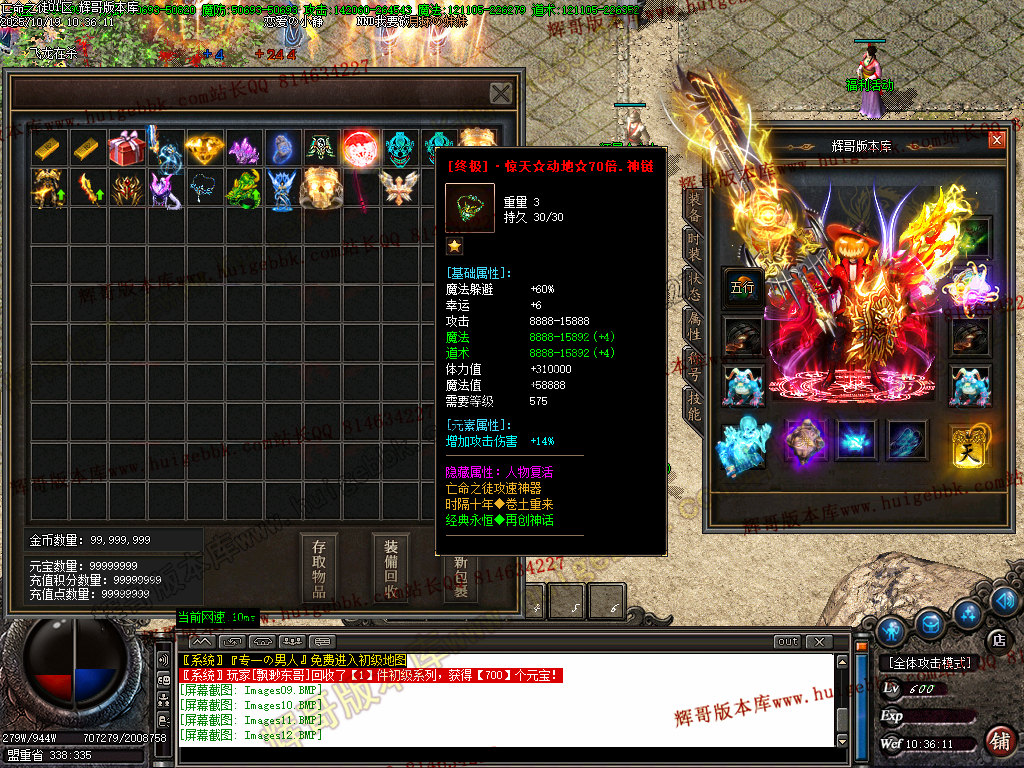Show the 属性 attributes tab
This screenshot has width=1024, height=768.
693,323
